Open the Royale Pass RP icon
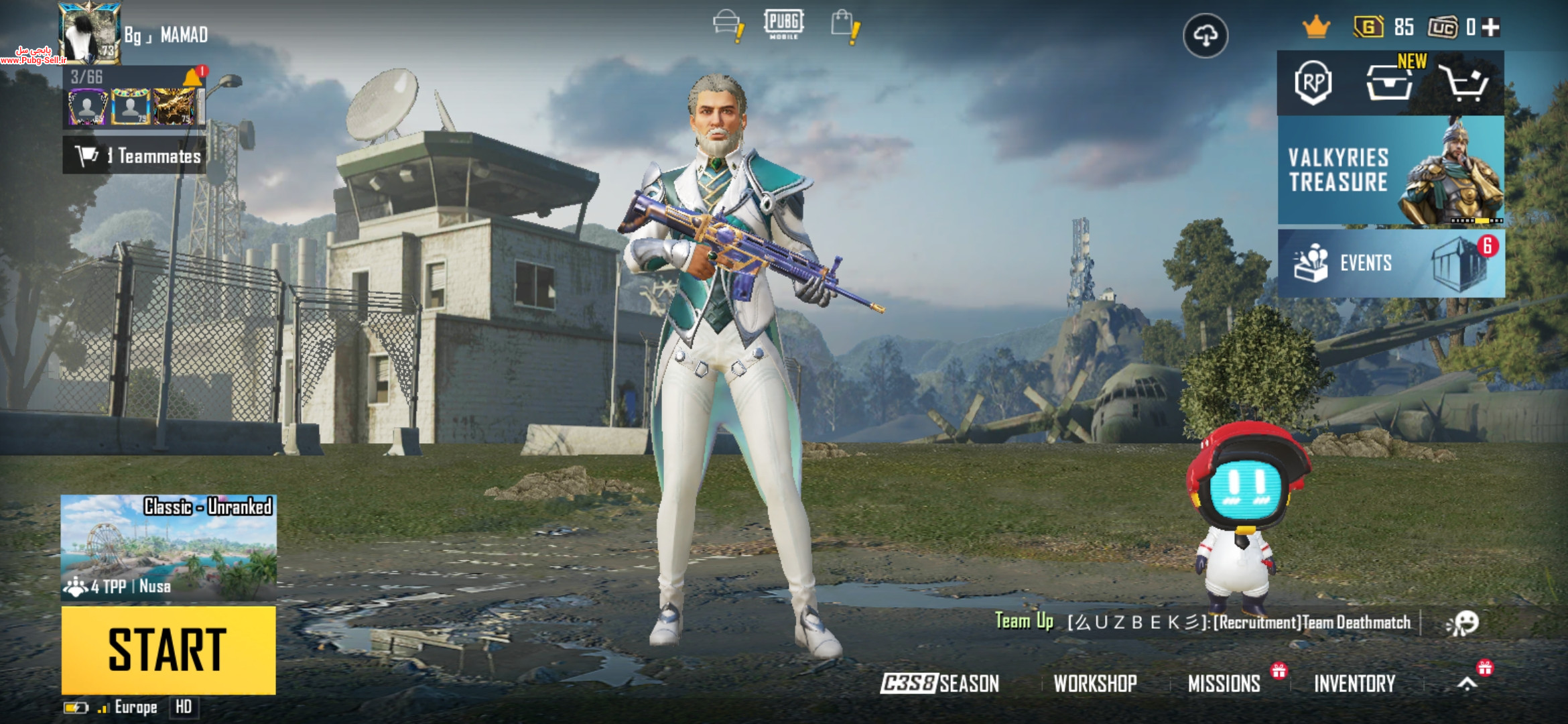Image resolution: width=1568 pixels, height=724 pixels. click(x=1313, y=83)
